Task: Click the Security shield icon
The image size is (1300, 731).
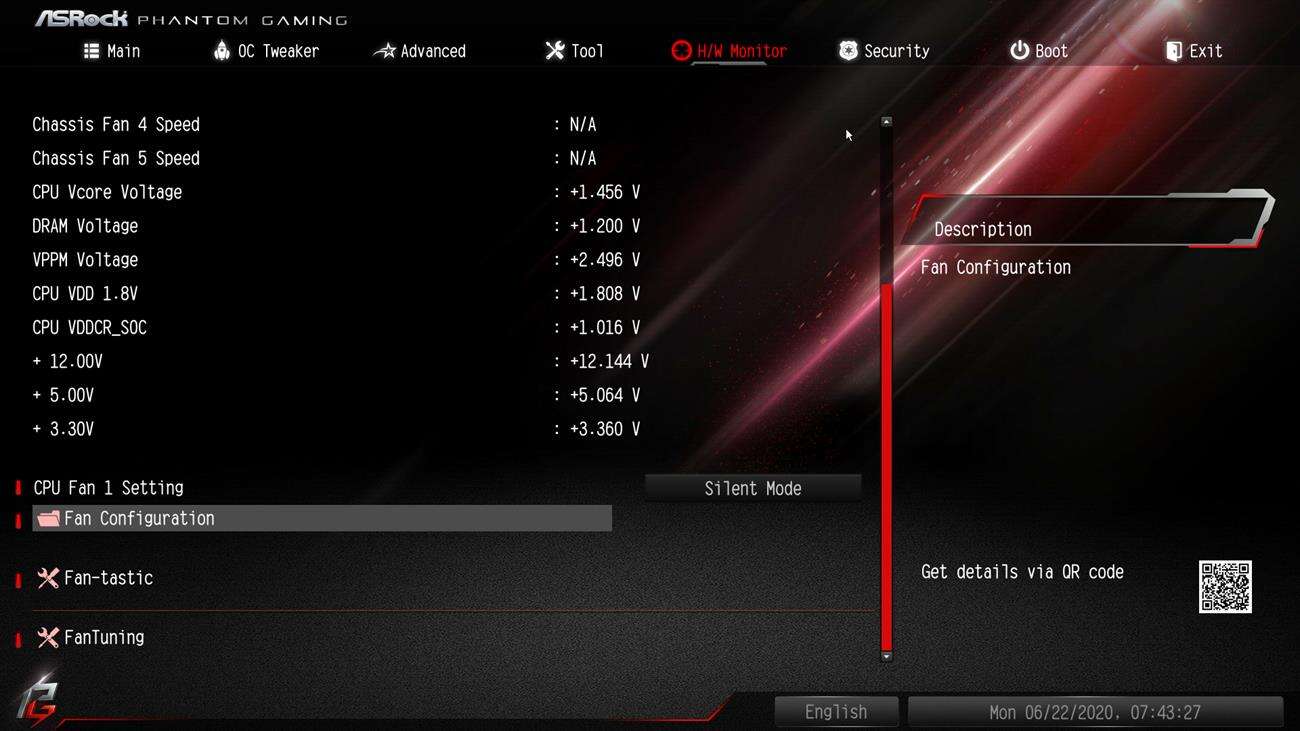Action: 849,49
